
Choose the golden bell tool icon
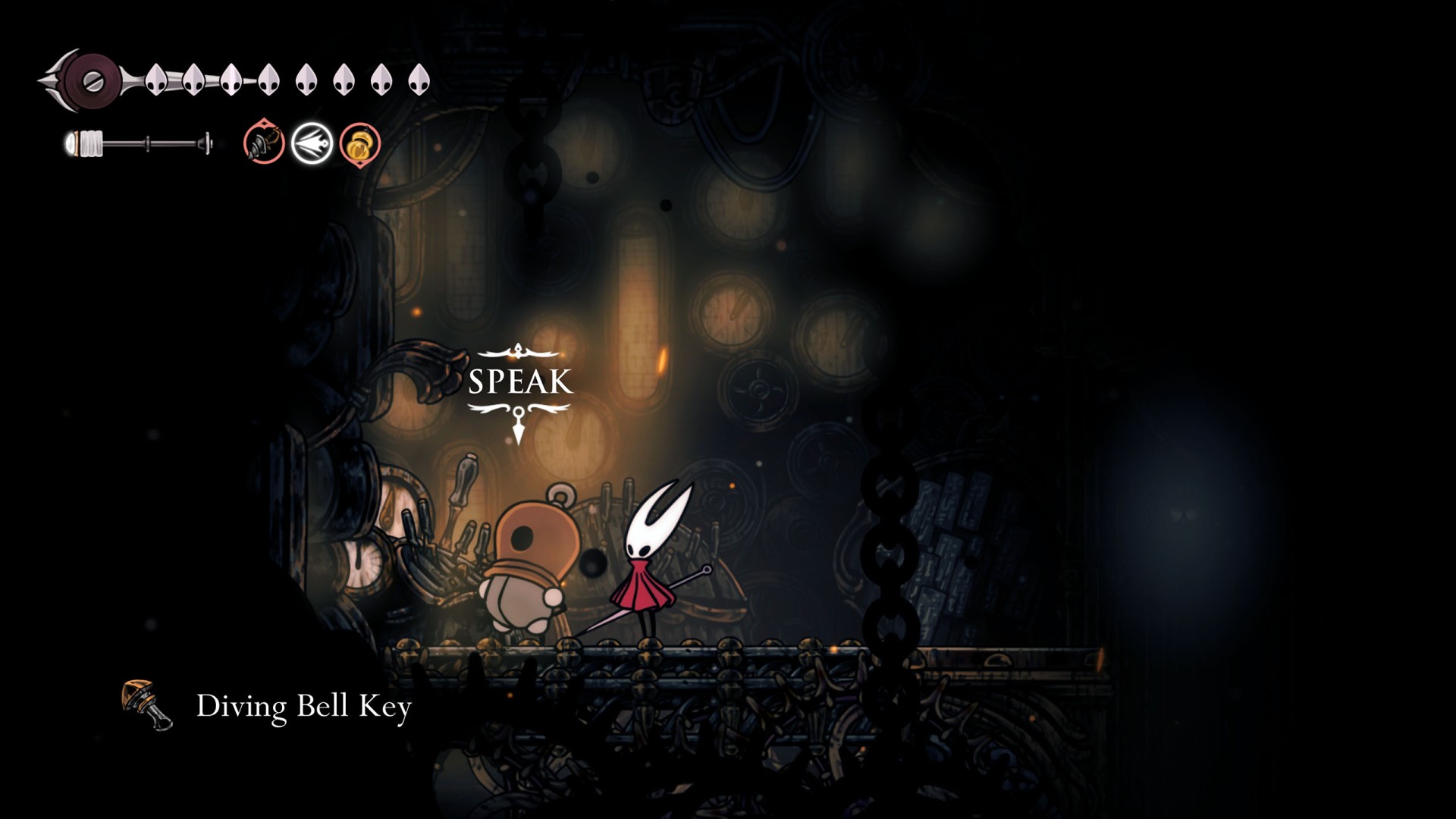click(359, 144)
